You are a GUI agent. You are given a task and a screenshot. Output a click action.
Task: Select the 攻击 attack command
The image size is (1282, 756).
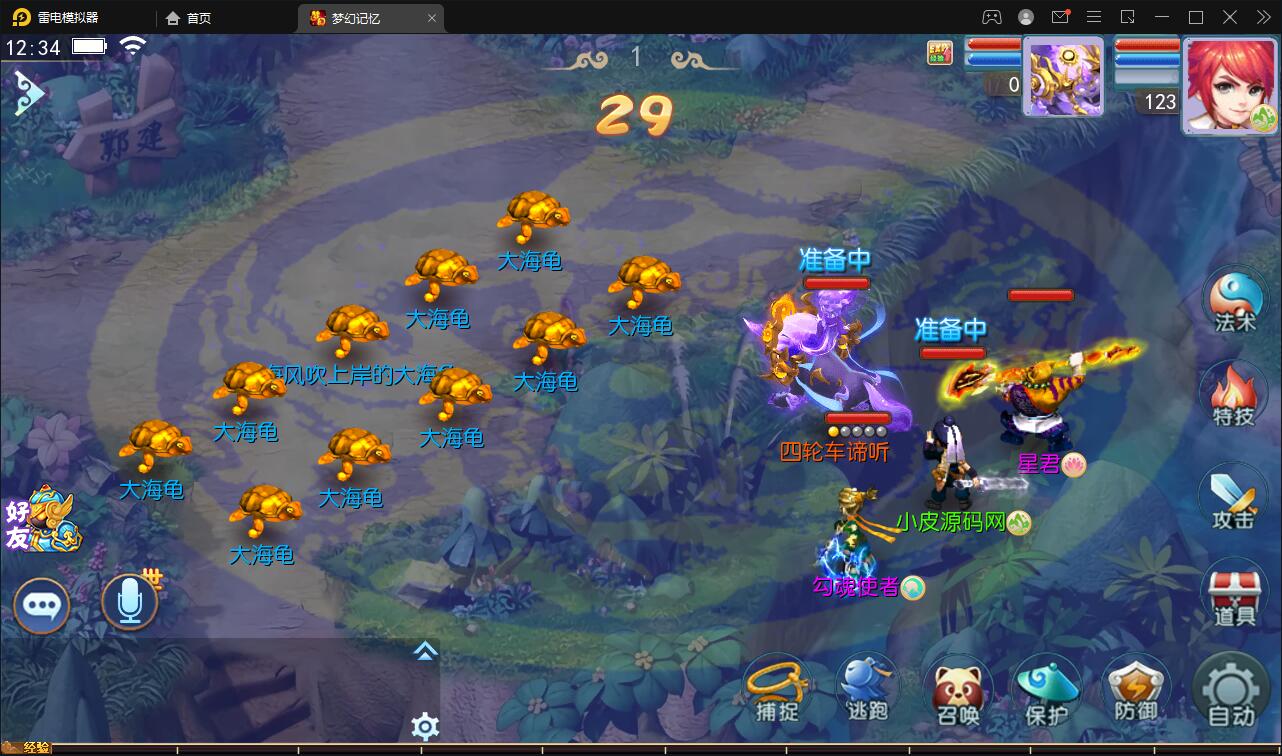pyautogui.click(x=1233, y=498)
